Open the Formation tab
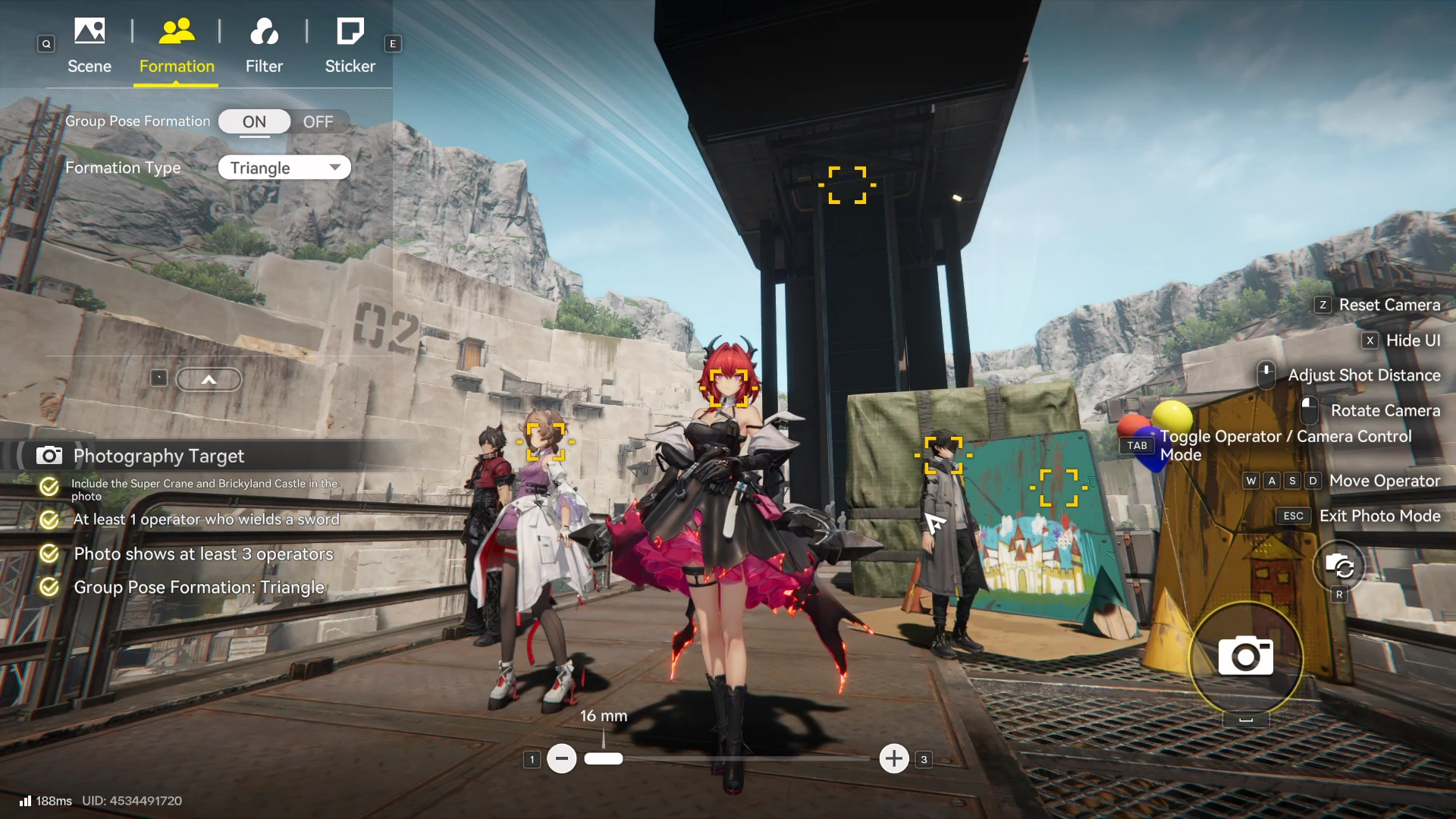 177,45
